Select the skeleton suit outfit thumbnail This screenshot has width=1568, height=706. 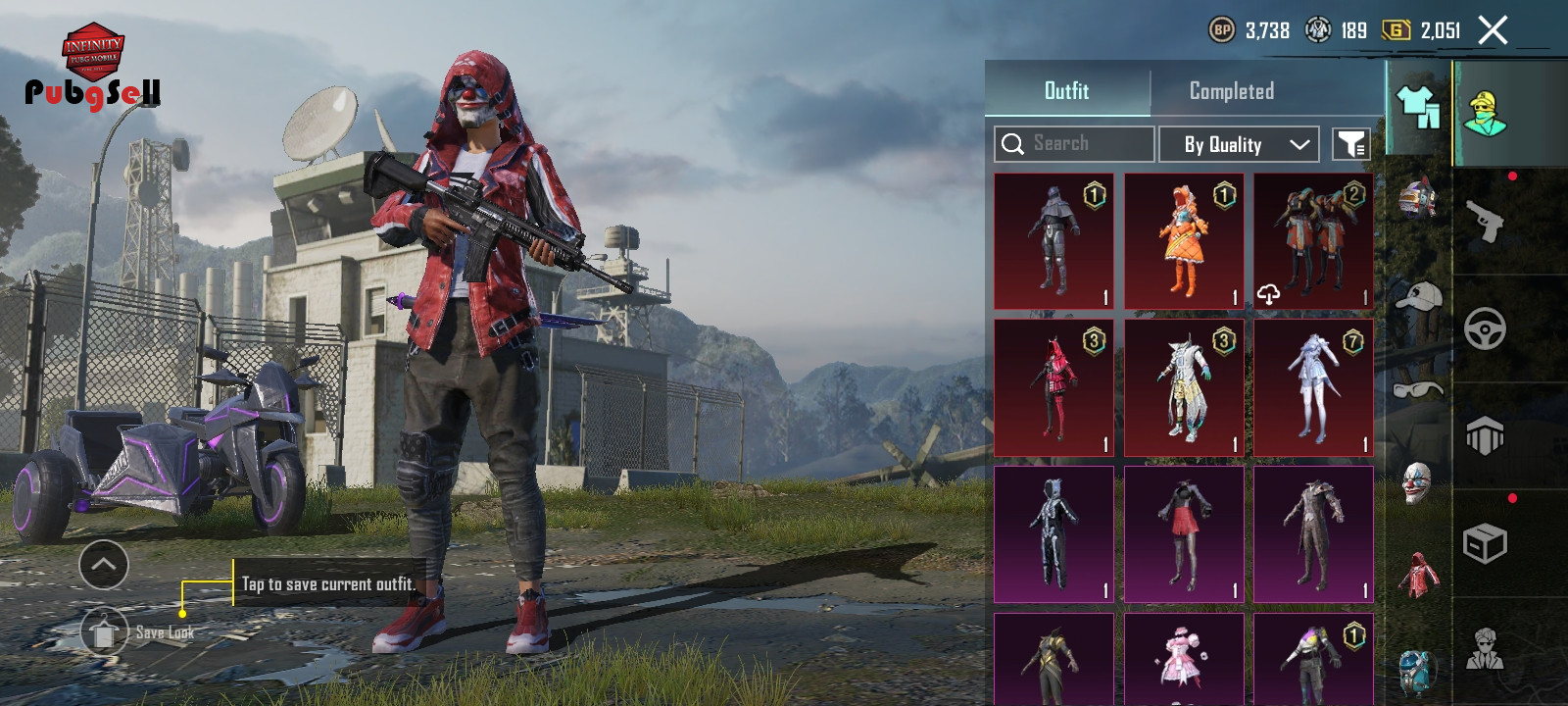pos(1053,533)
